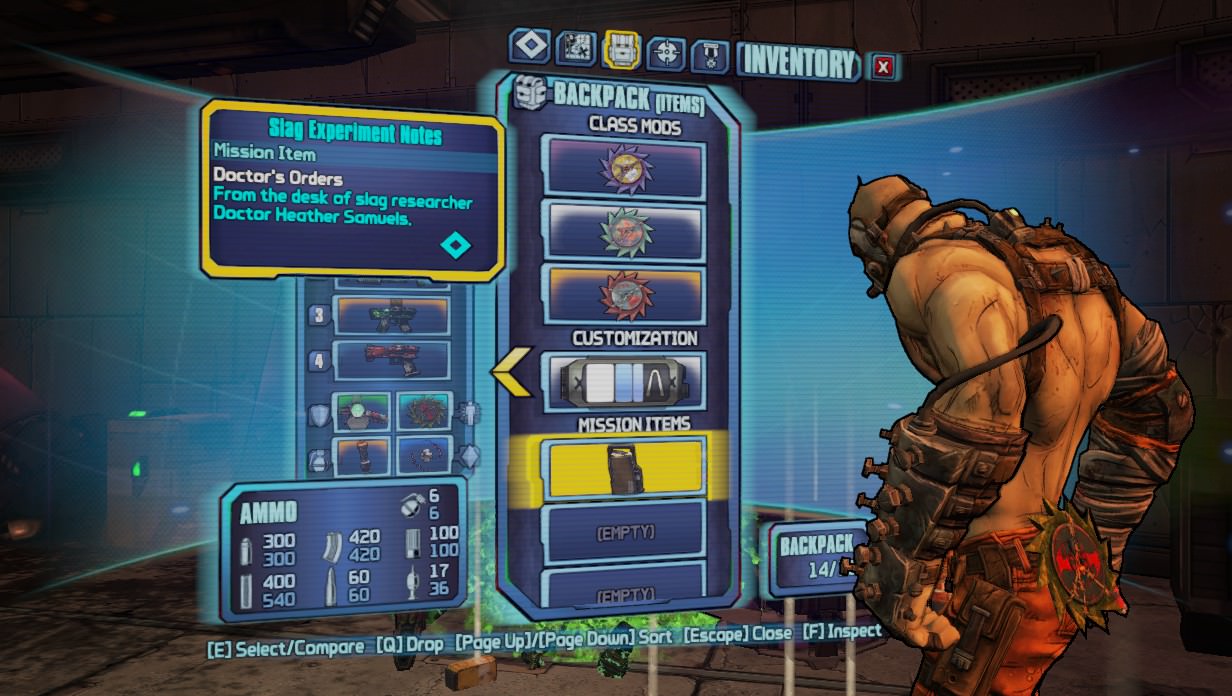Select the backpack Inventory tab
Image resolution: width=1232 pixels, height=696 pixels.
[x=621, y=48]
